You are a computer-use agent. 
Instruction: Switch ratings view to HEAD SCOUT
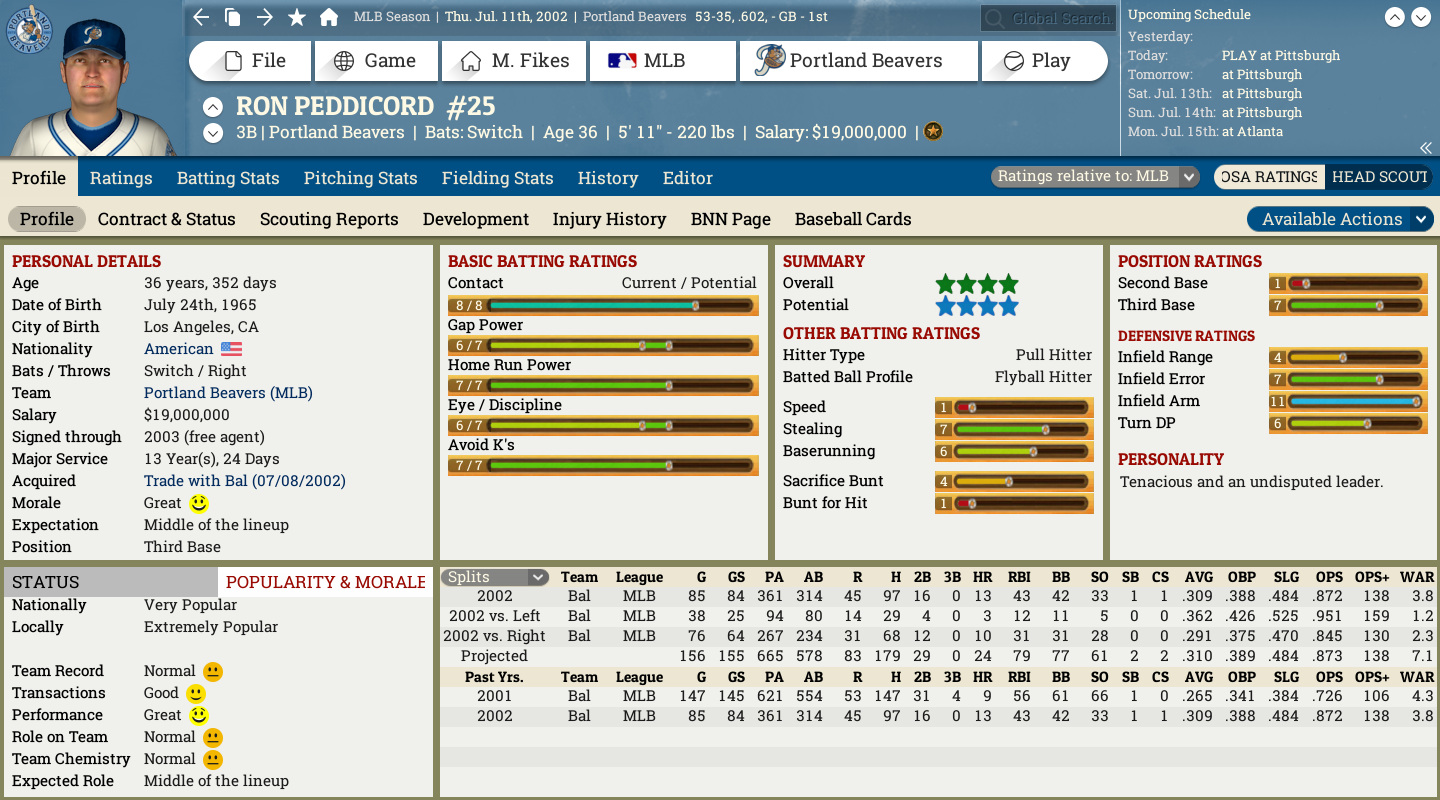click(x=1380, y=176)
